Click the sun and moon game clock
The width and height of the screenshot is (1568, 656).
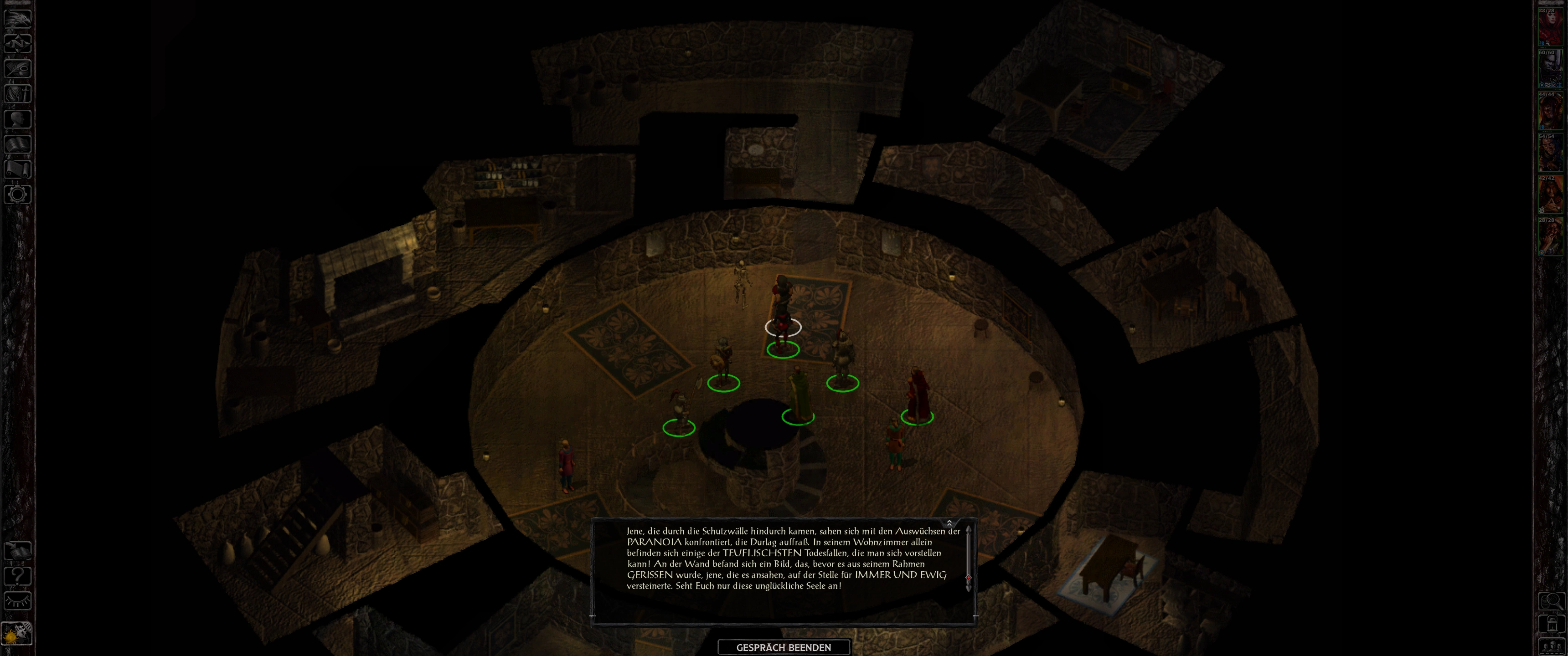(x=17, y=634)
